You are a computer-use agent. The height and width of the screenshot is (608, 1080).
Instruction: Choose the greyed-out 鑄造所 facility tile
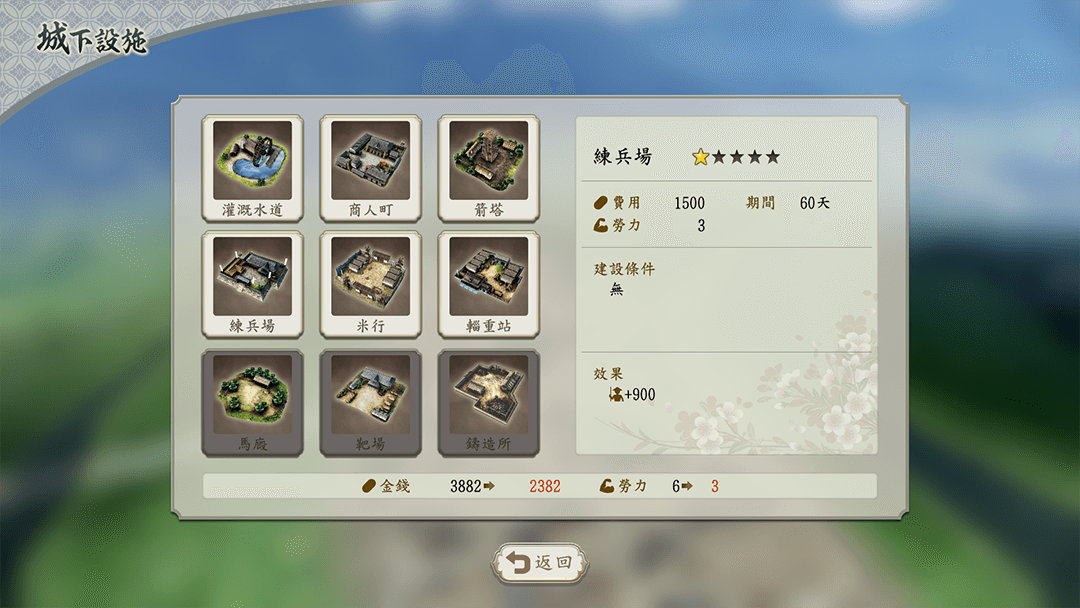point(488,402)
